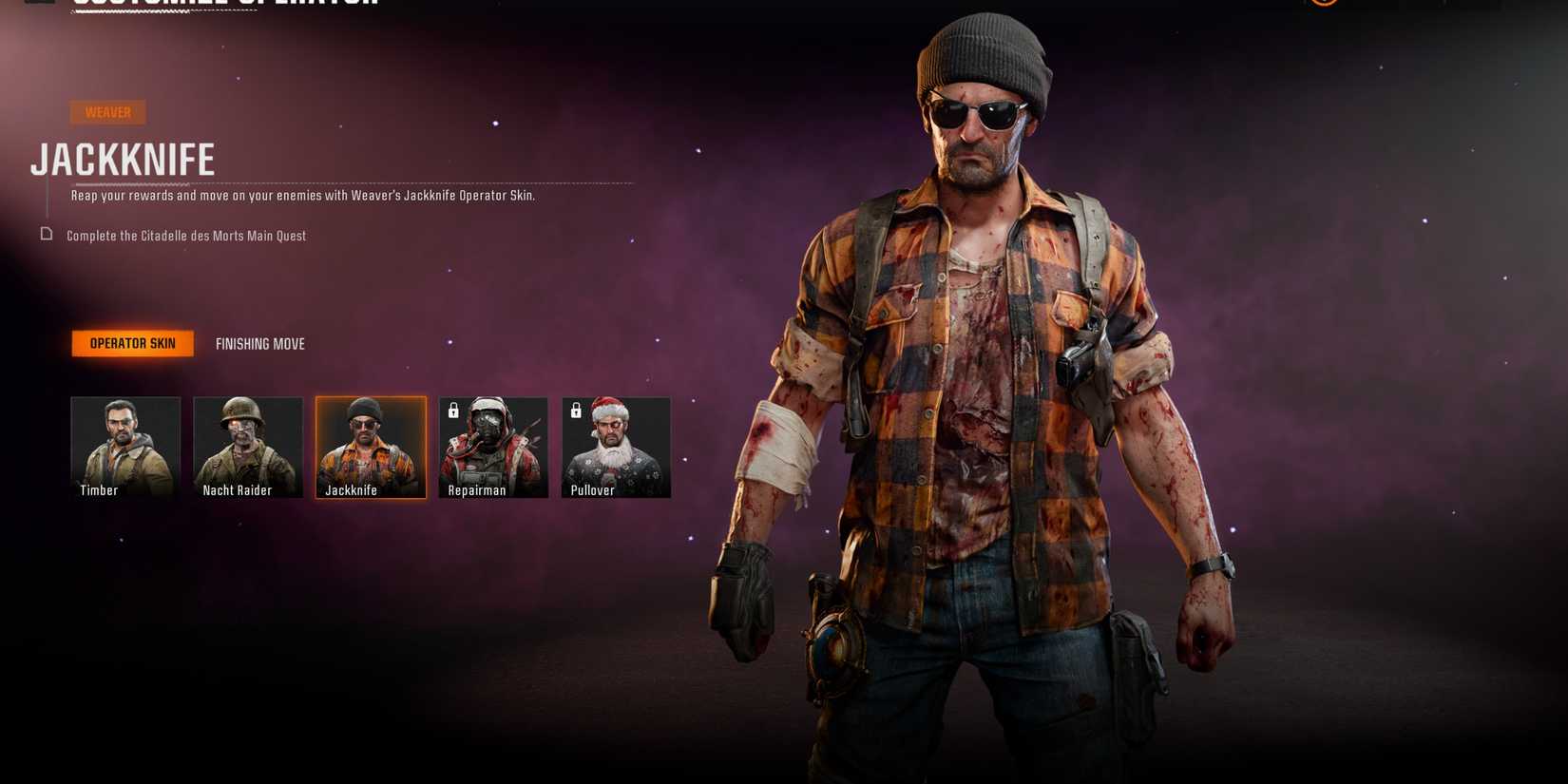The width and height of the screenshot is (1568, 784).
Task: Click the document icon beside the quest requirement
Action: pyautogui.click(x=45, y=235)
